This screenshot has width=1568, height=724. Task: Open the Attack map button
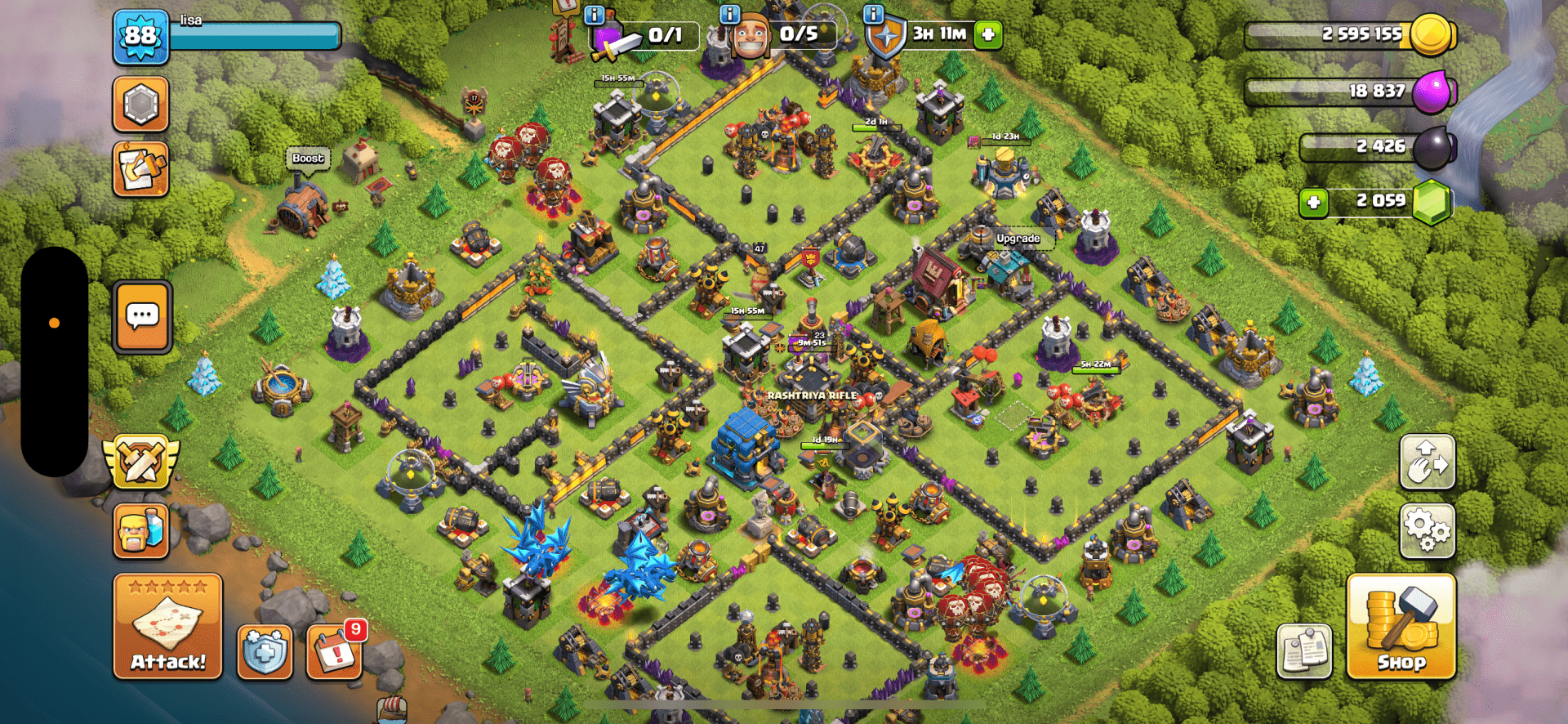pos(167,626)
